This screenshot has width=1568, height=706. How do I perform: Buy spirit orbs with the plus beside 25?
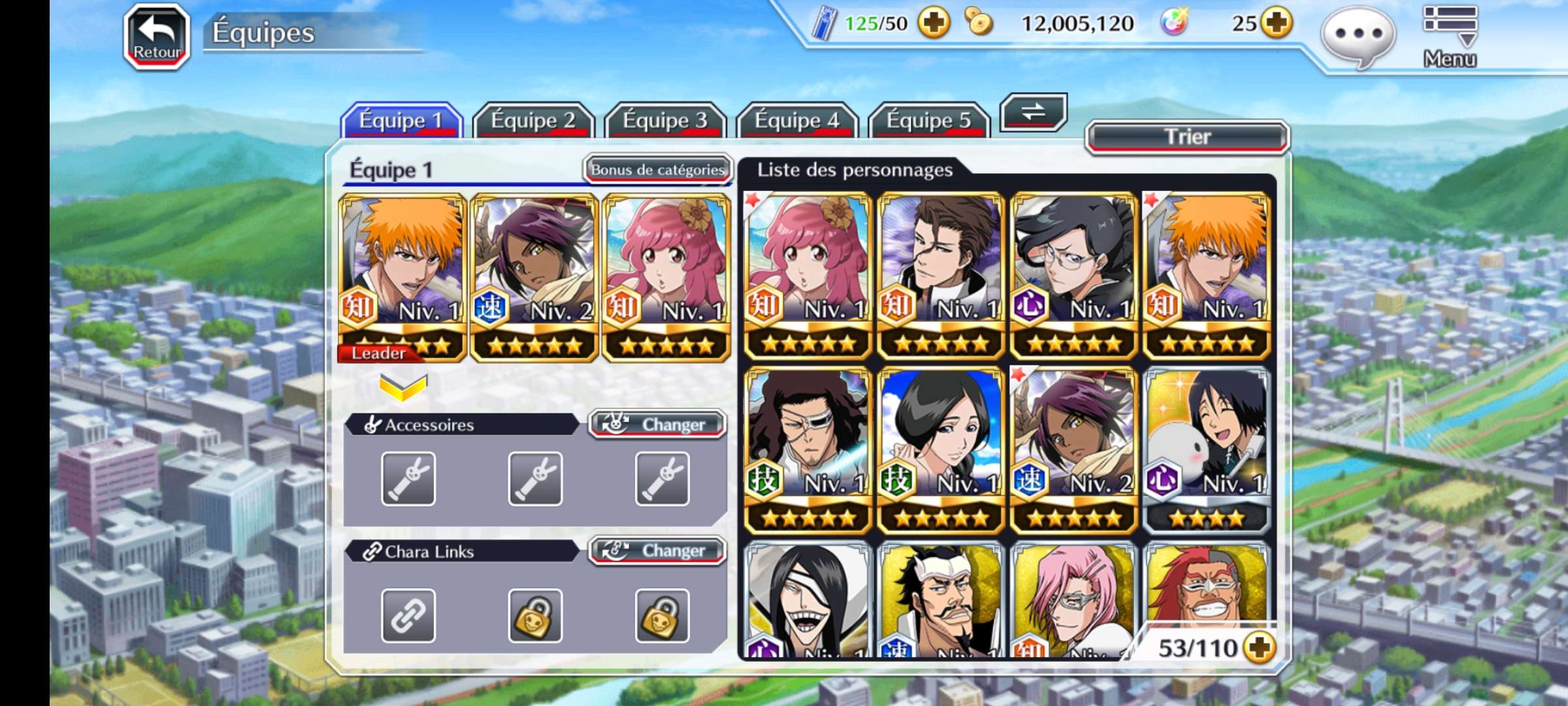(x=1276, y=24)
